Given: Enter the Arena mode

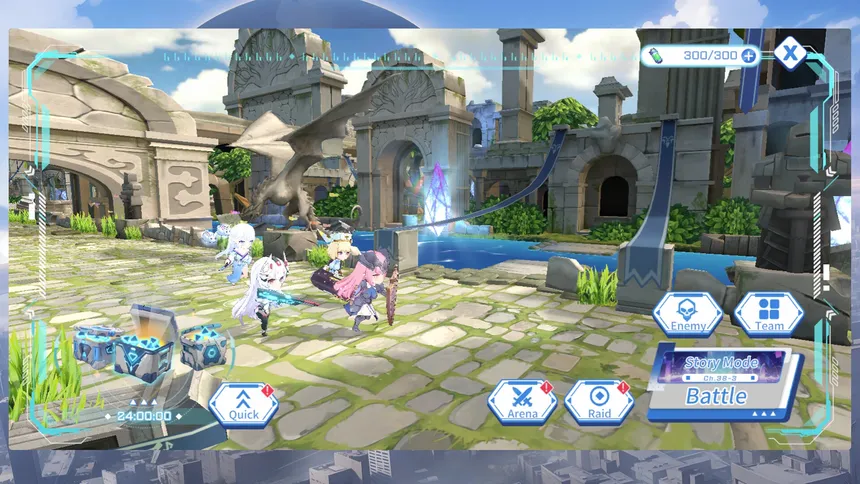Looking at the screenshot, I should [522, 402].
